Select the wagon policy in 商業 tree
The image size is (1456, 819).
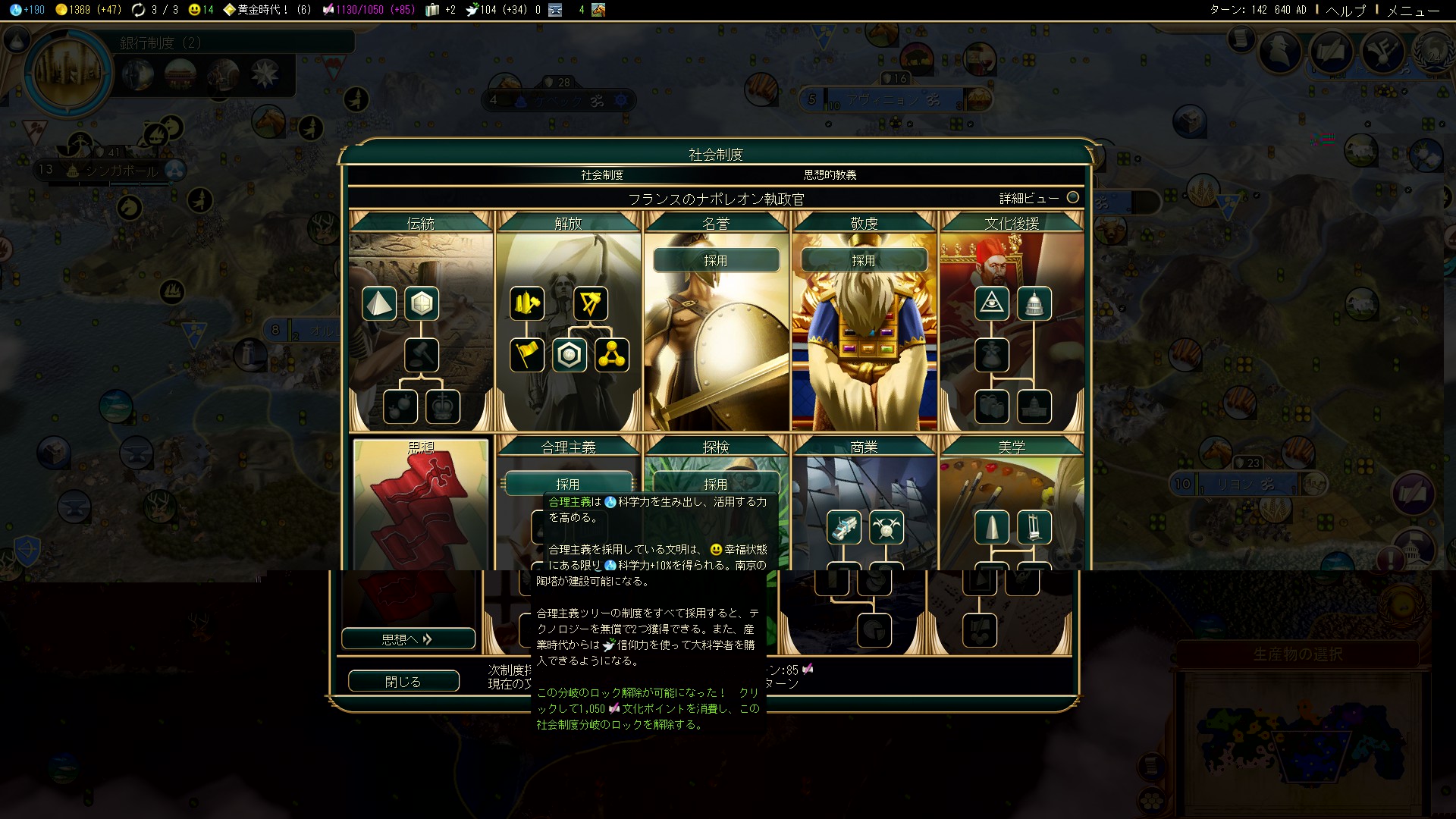(844, 528)
